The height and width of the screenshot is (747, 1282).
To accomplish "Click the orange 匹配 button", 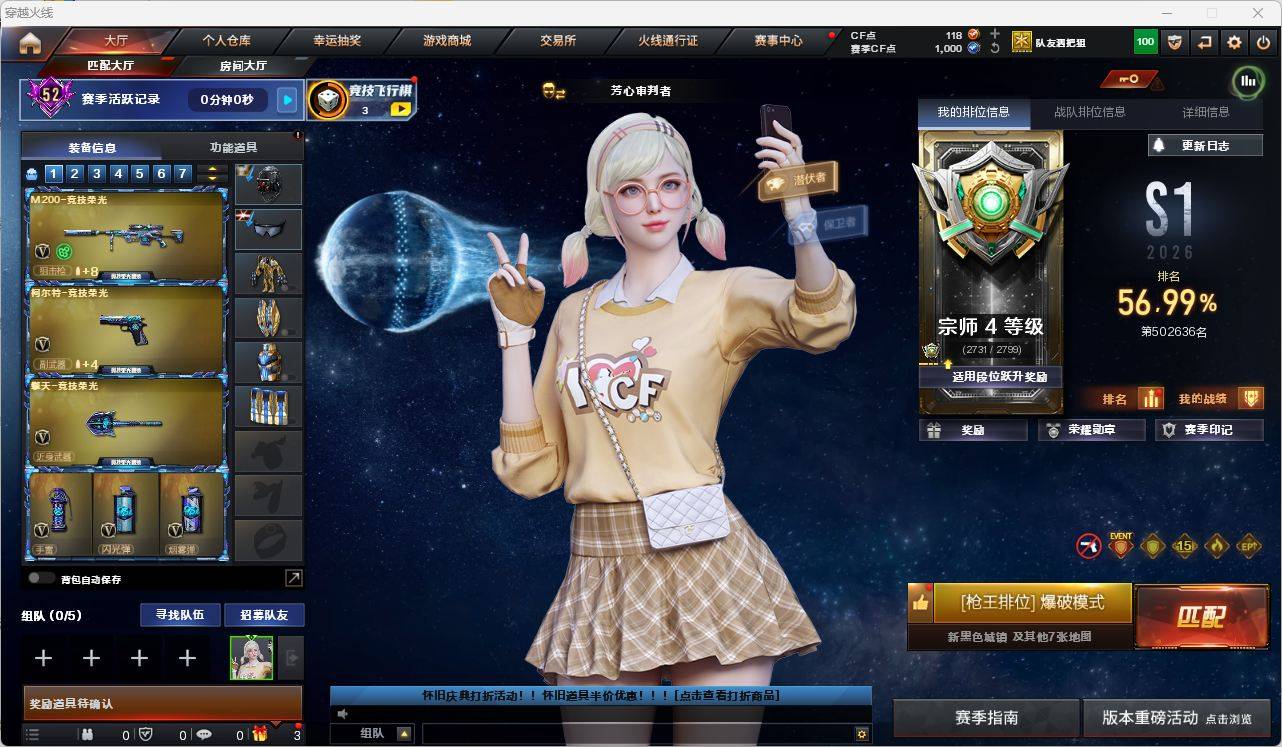I will pyautogui.click(x=1201, y=618).
